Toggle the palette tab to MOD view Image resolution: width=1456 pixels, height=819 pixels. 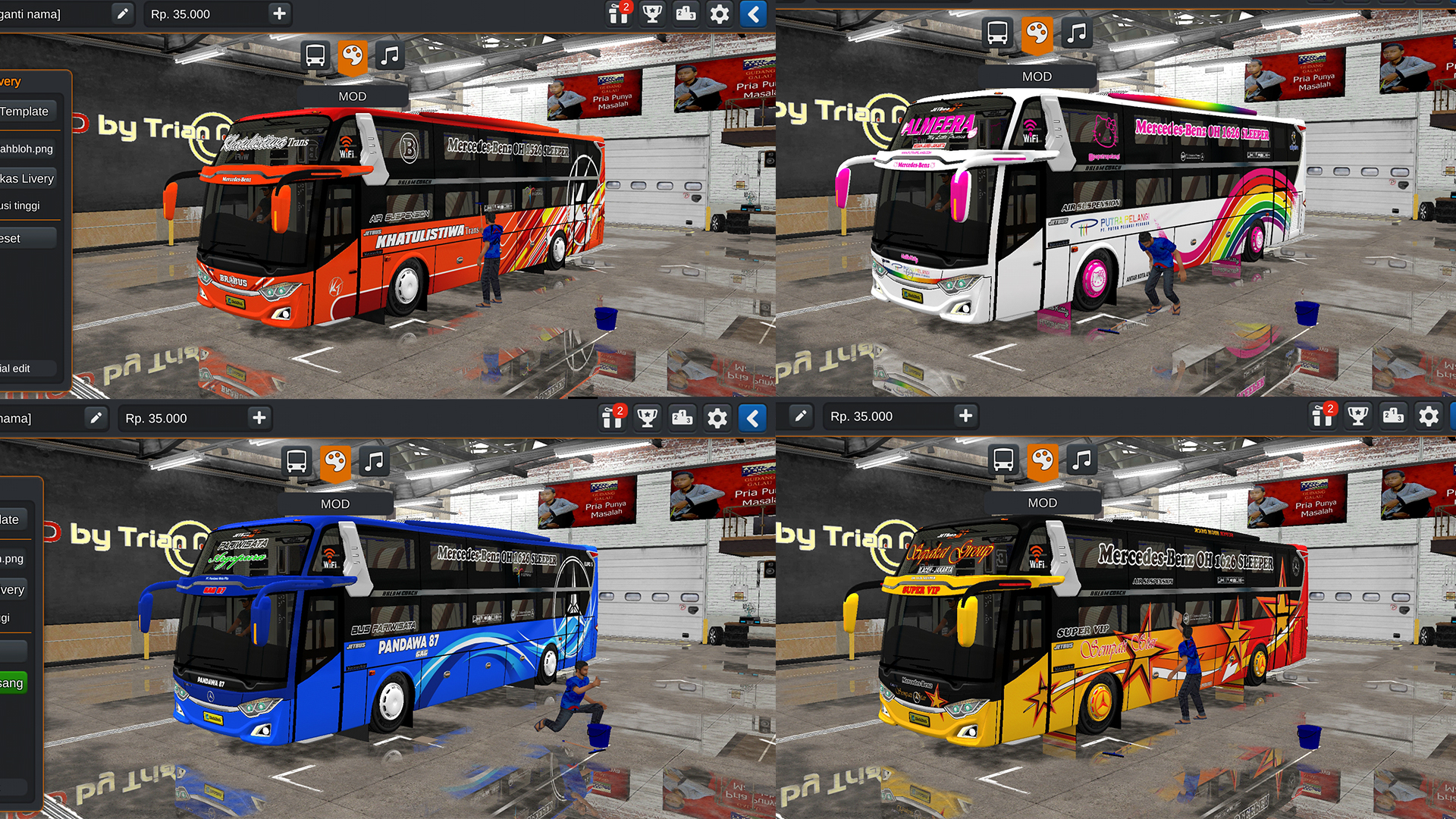coord(353,96)
